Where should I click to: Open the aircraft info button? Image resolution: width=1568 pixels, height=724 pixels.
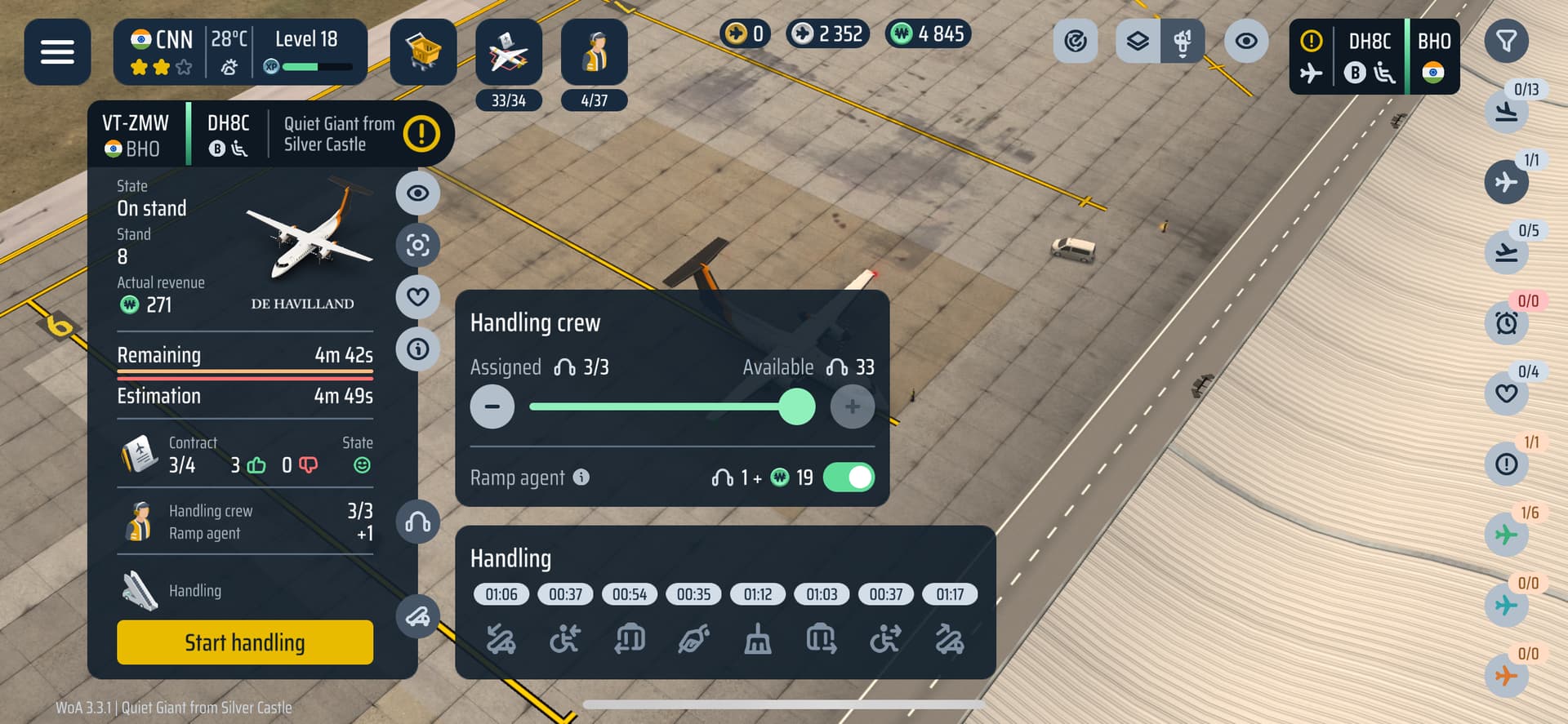418,349
